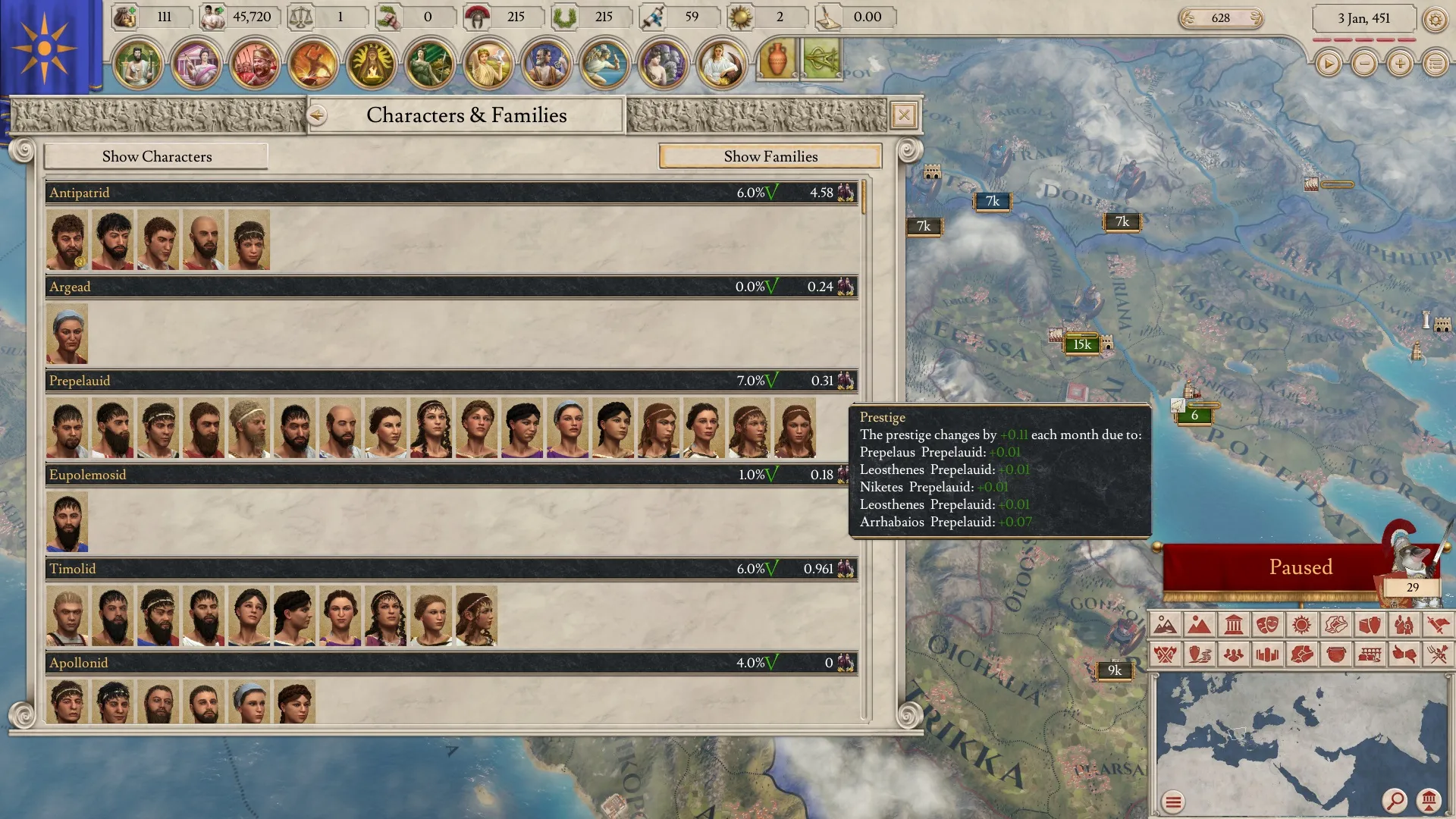Screen dimensions: 1456x819
Task: Open the settings gear menu
Action: pyautogui.click(x=1435, y=19)
